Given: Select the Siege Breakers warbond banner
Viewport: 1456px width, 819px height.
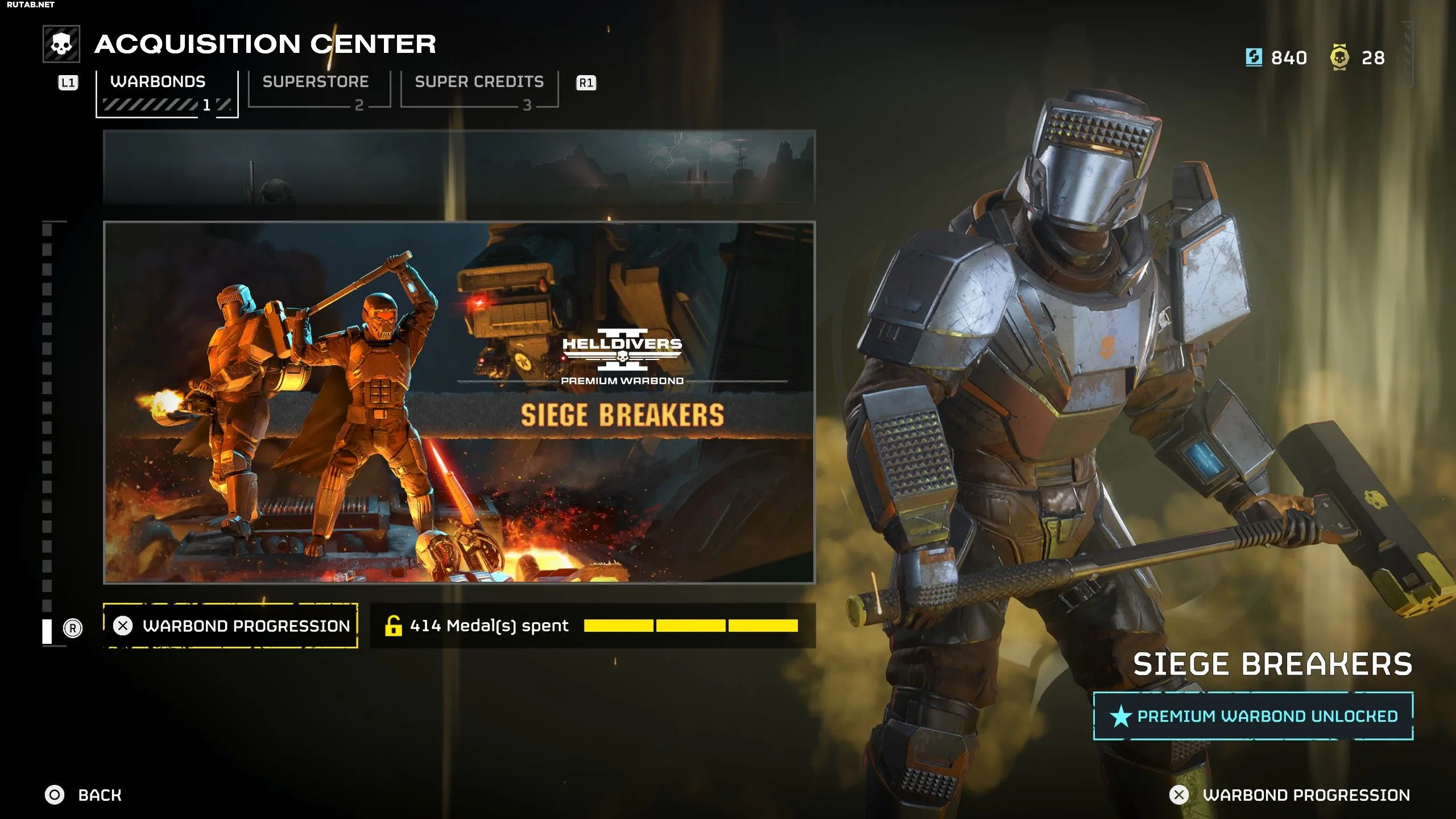Looking at the screenshot, I should click(459, 402).
